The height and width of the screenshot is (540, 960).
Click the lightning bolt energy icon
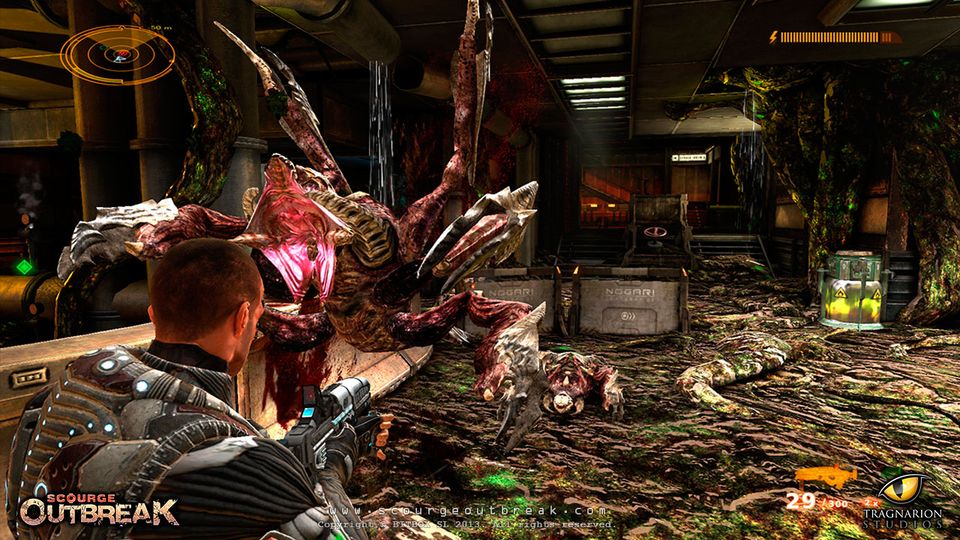(x=773, y=37)
